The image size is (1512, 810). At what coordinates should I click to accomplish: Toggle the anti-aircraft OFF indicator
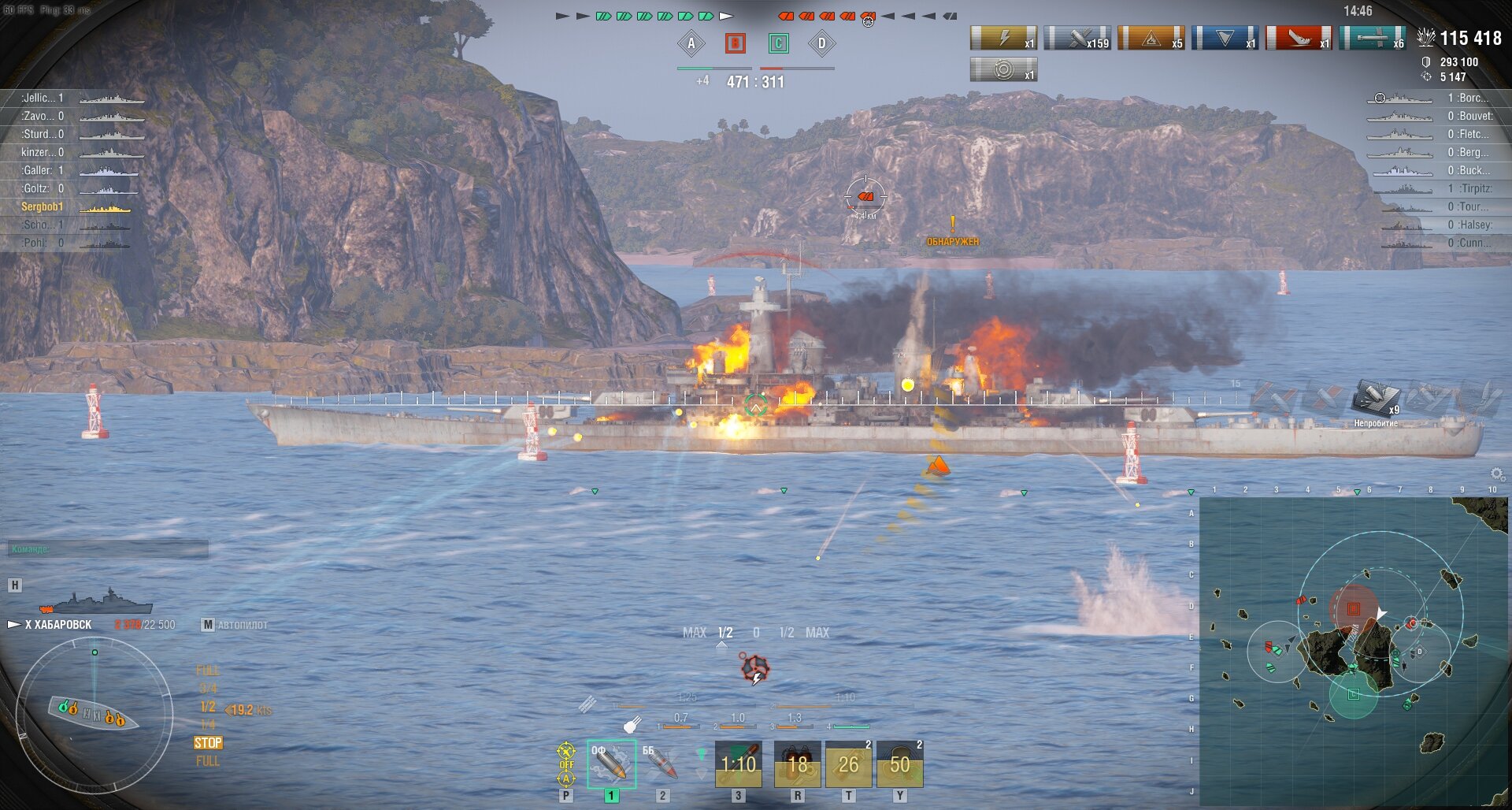pos(566,764)
